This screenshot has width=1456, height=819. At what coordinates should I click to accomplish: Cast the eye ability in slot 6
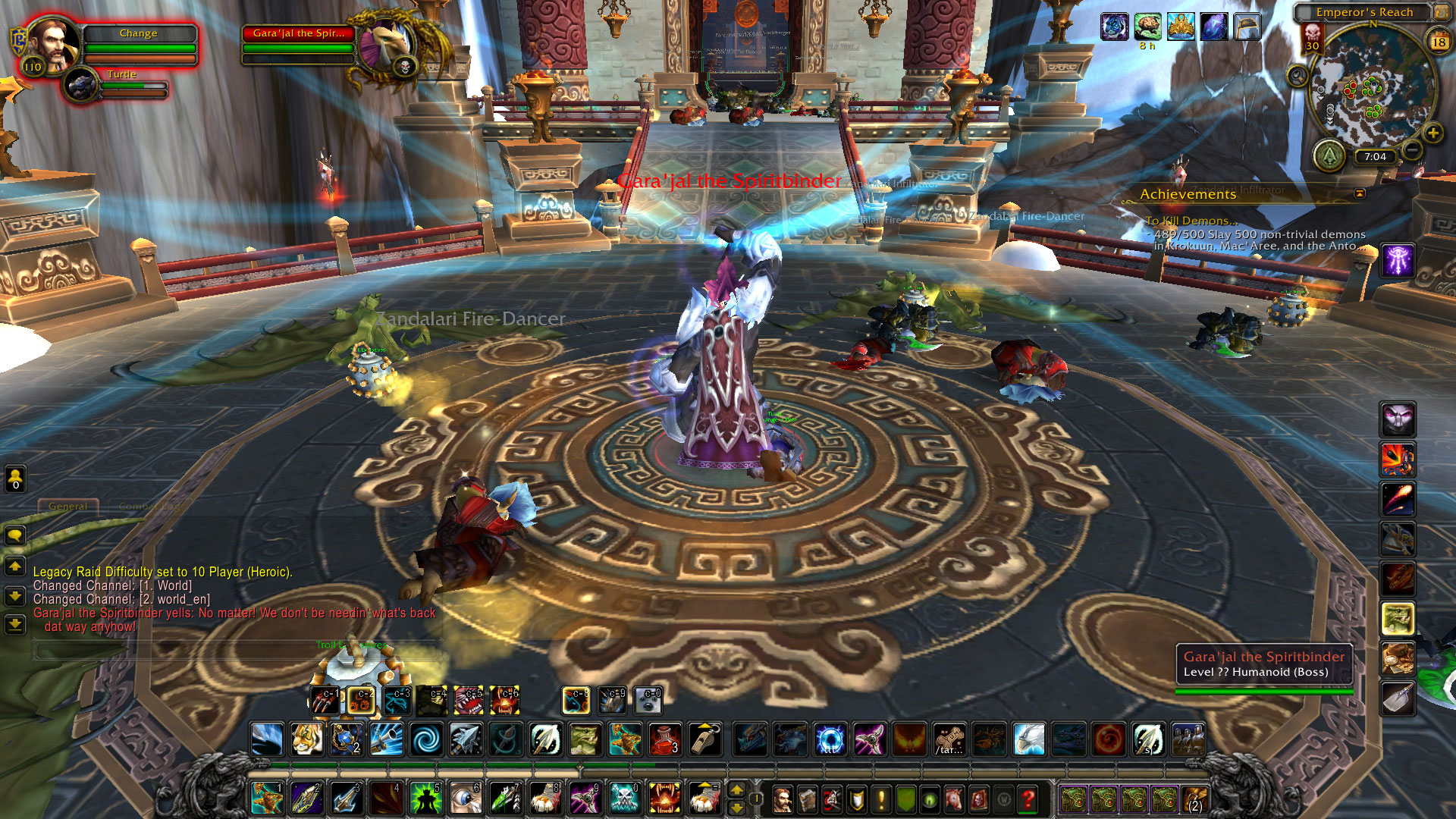pyautogui.click(x=466, y=798)
